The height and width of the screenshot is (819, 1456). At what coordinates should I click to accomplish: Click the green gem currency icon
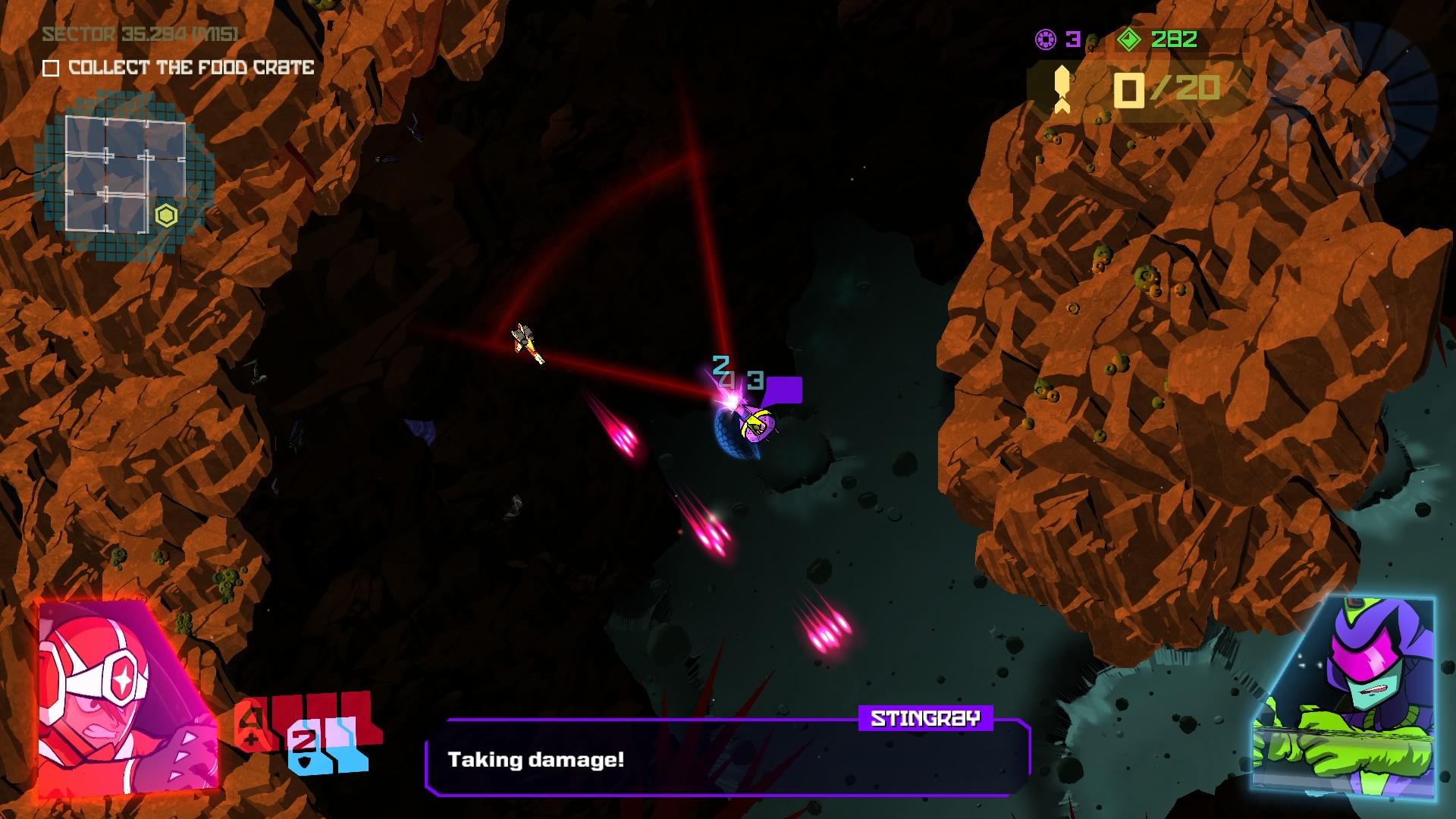pos(1129,39)
